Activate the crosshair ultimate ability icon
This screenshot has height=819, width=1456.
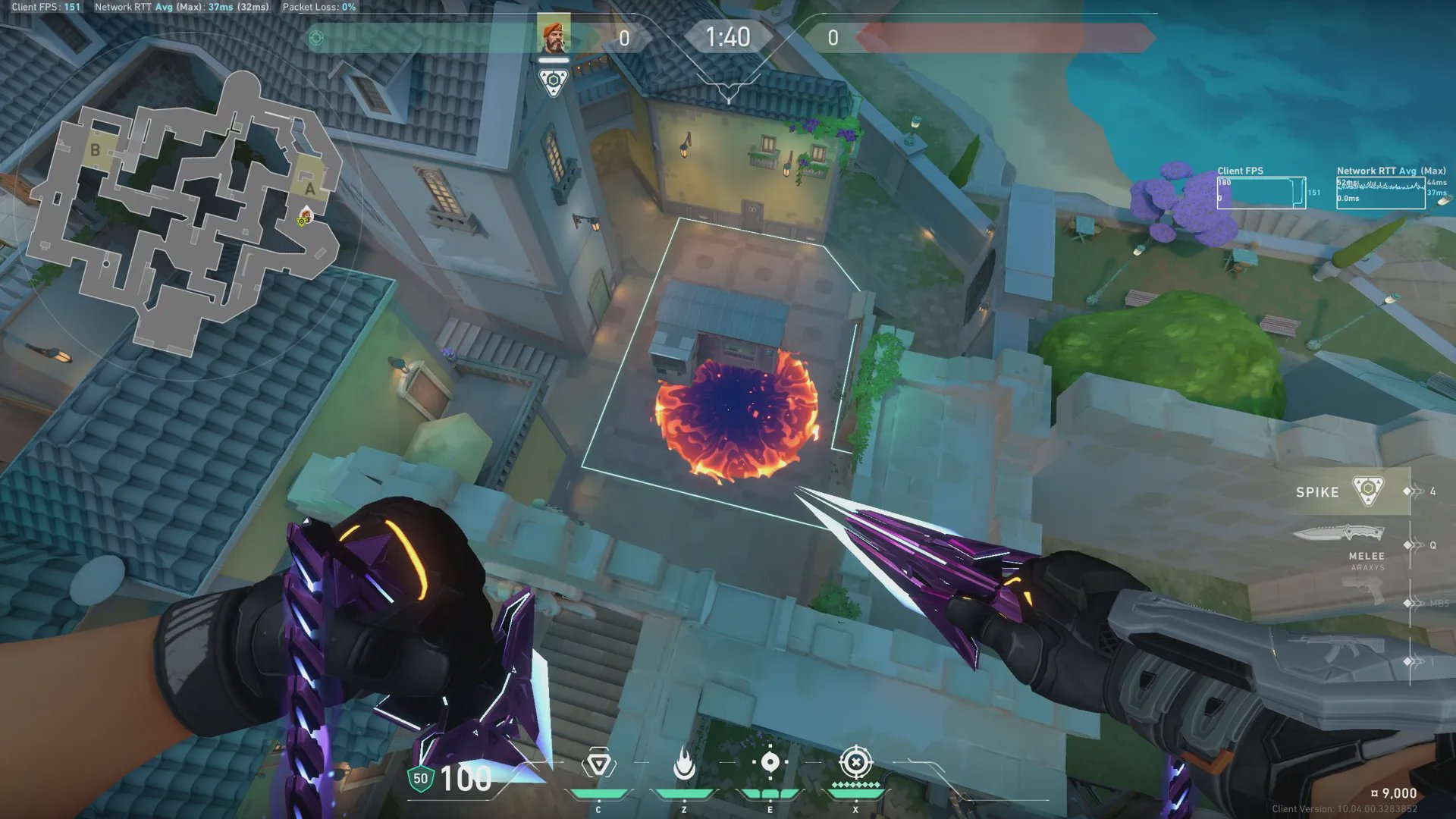pyautogui.click(x=855, y=762)
